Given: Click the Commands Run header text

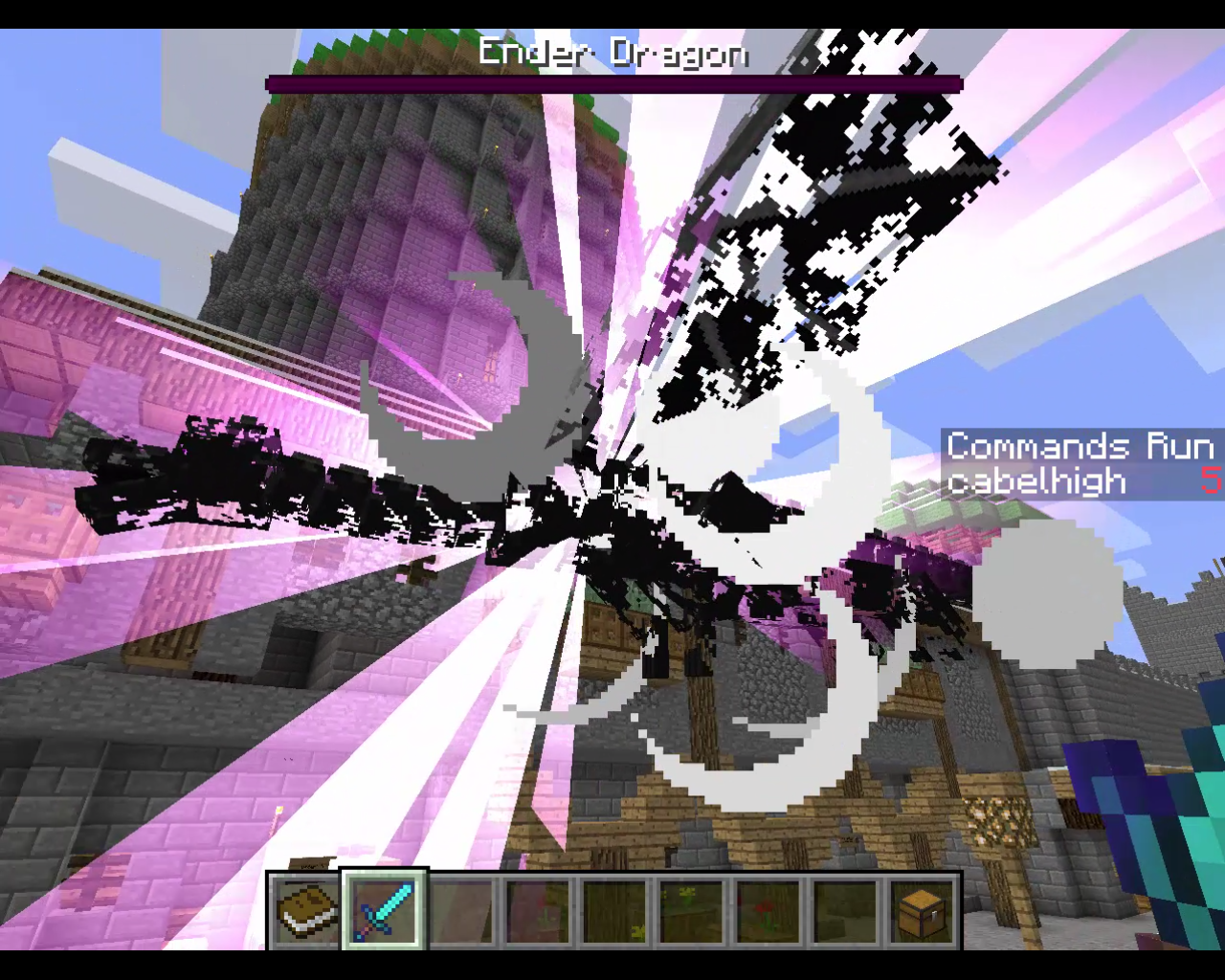Looking at the screenshot, I should coord(1080,444).
